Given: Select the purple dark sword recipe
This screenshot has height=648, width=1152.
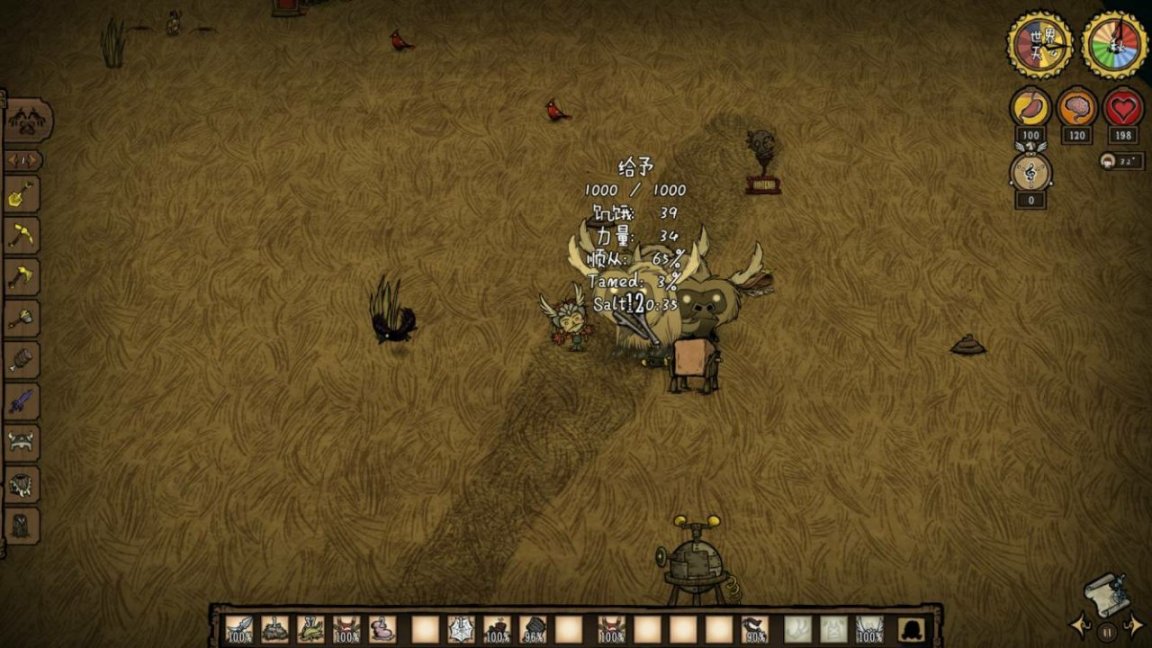Looking at the screenshot, I should pyautogui.click(x=22, y=402).
